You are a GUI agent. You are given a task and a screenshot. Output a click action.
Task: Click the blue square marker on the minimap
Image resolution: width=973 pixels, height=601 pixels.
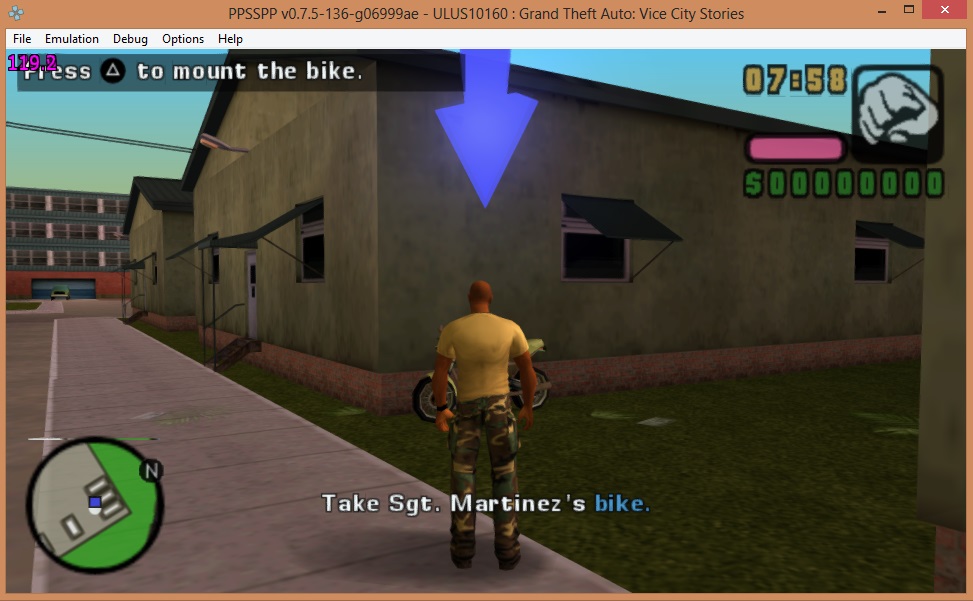click(x=95, y=502)
